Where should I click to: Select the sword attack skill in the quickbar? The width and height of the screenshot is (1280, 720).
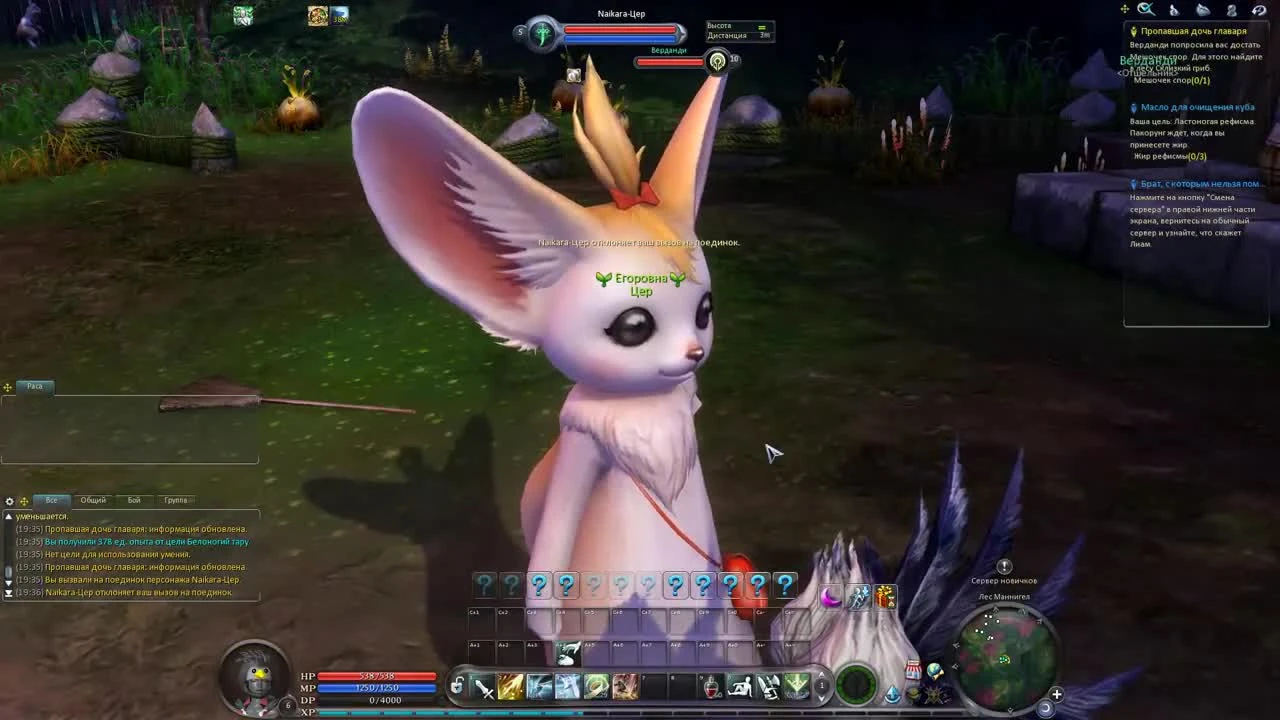484,687
